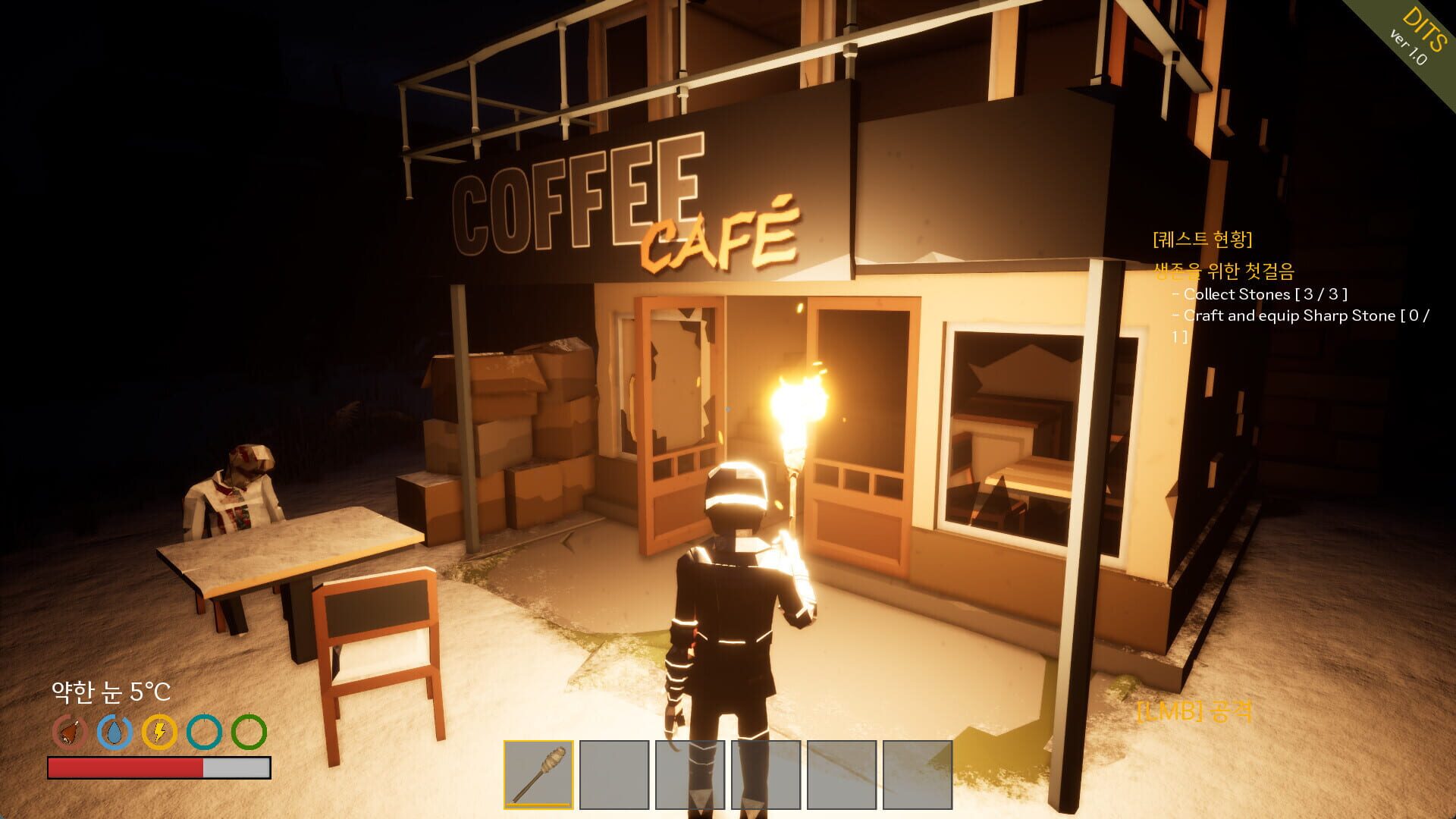
Task: Click the Collect Stones [3/3] objective
Action: point(1259,296)
